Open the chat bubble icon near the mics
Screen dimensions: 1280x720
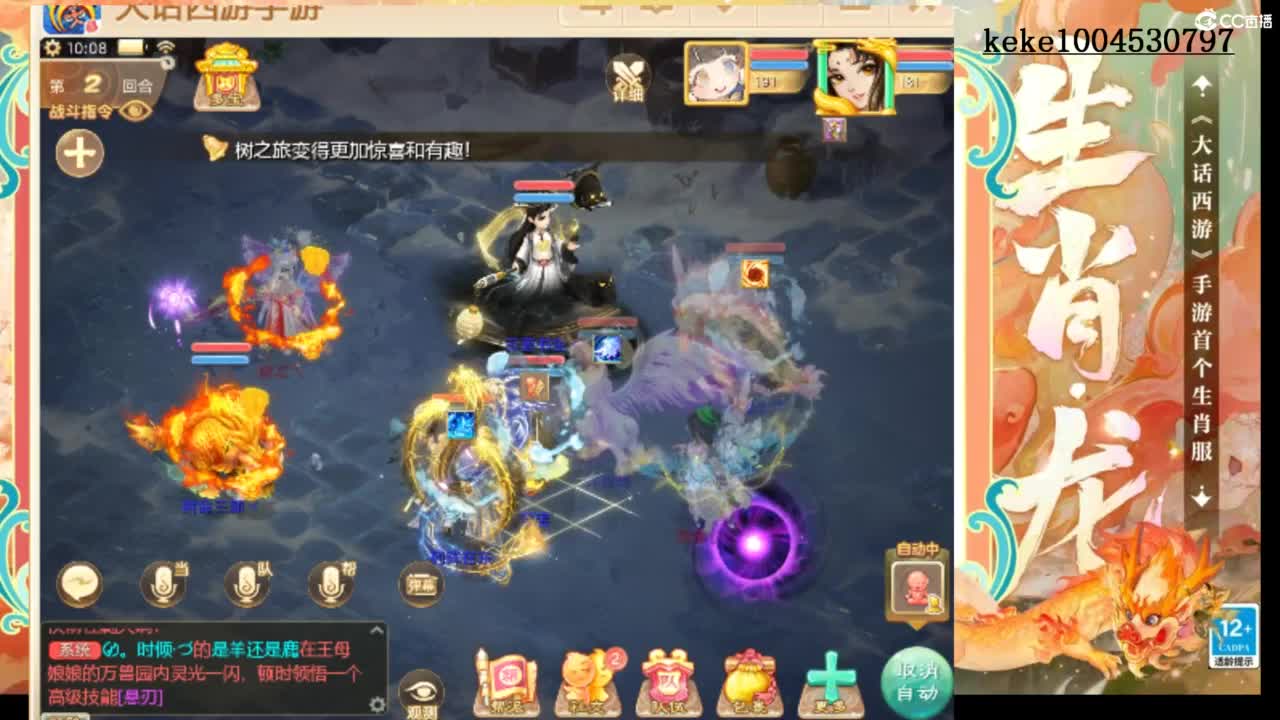pos(78,585)
